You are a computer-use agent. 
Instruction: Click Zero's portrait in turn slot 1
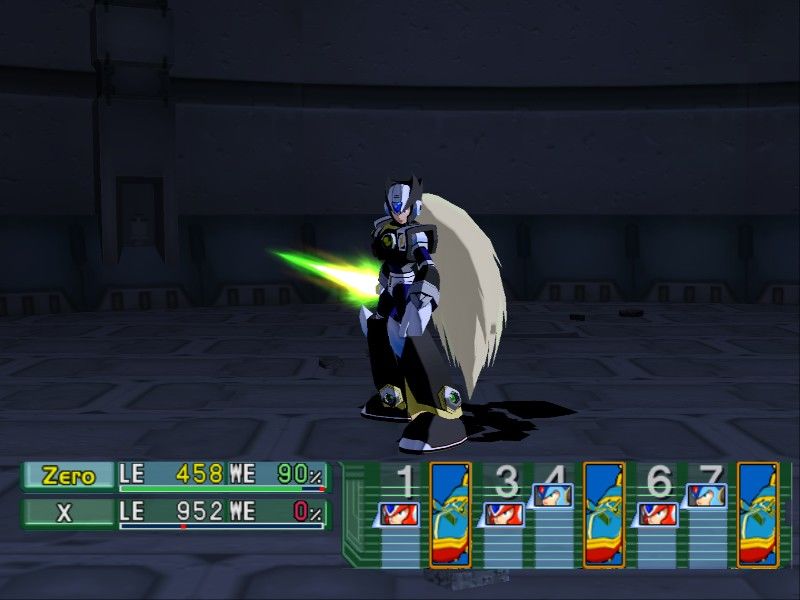click(x=400, y=514)
